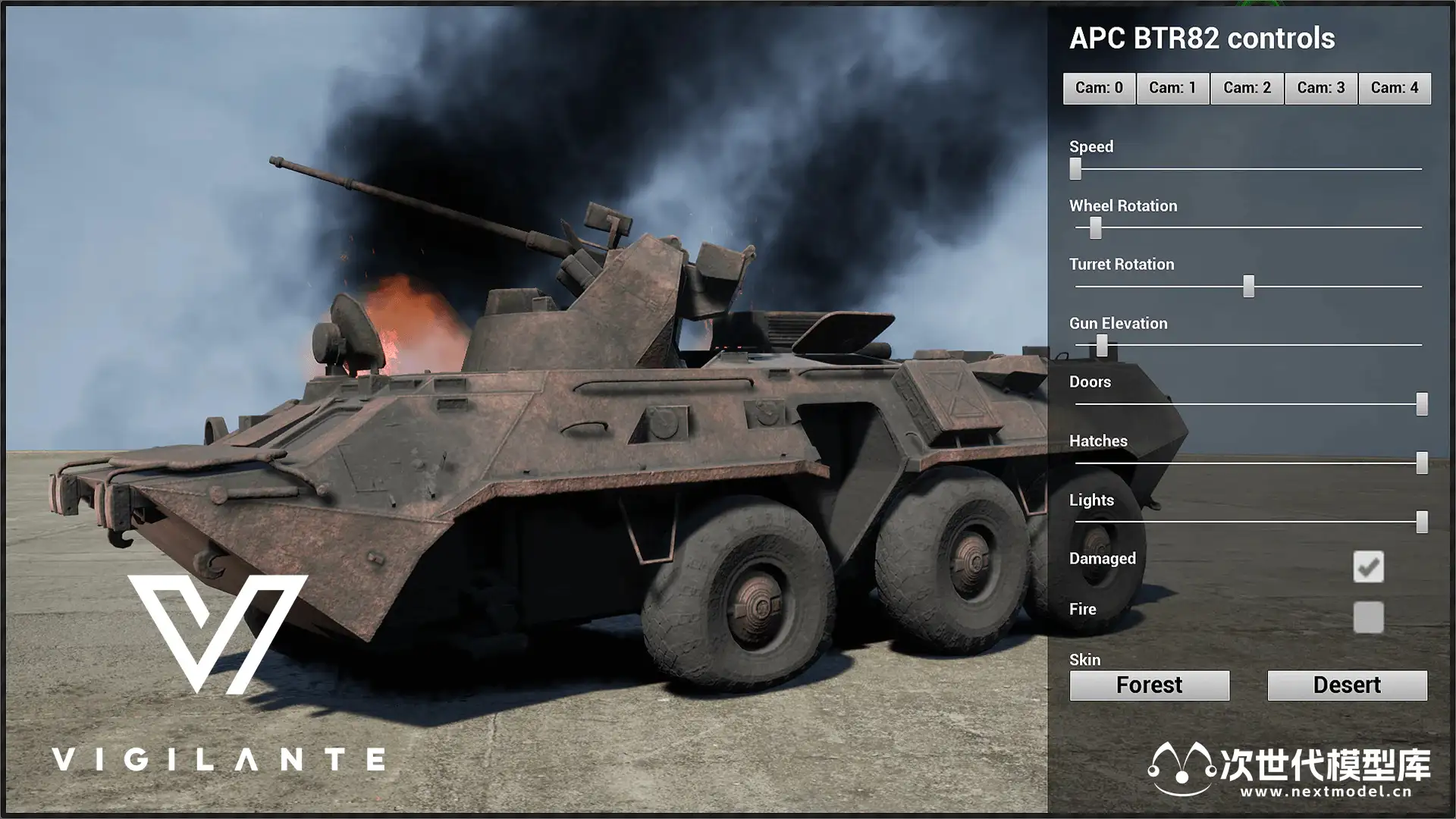Toggle the Damaged checkbox off
This screenshot has height=819, width=1456.
[x=1368, y=566]
